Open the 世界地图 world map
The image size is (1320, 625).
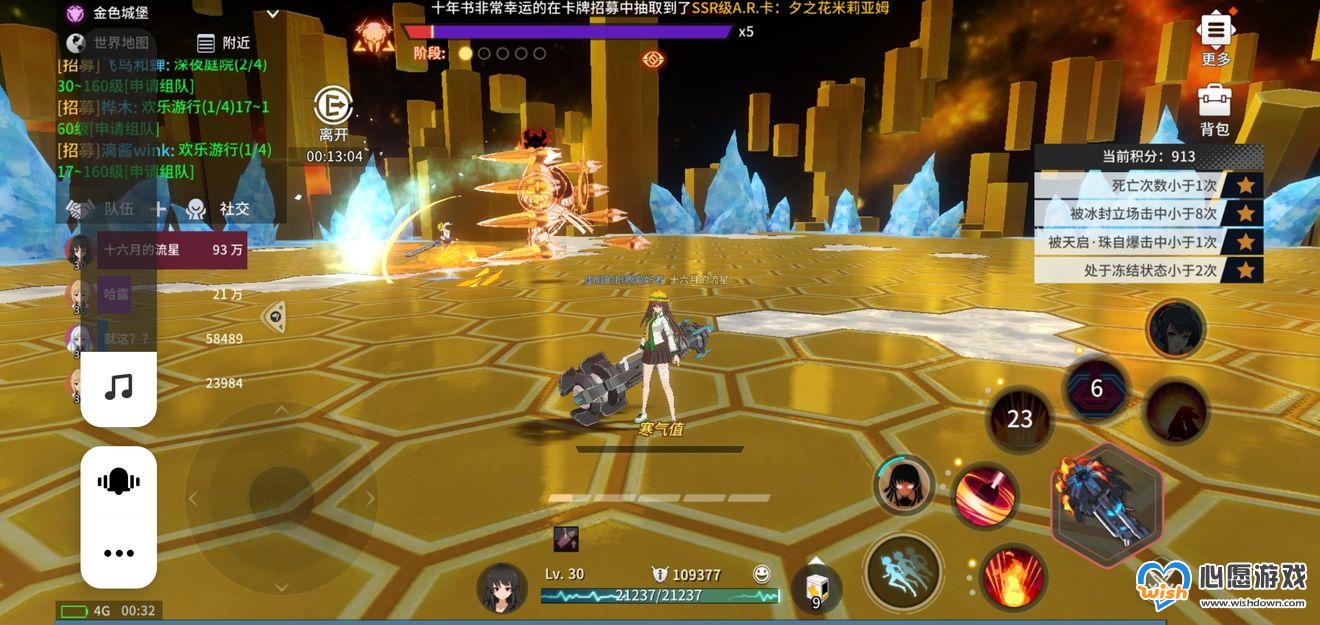coord(109,43)
